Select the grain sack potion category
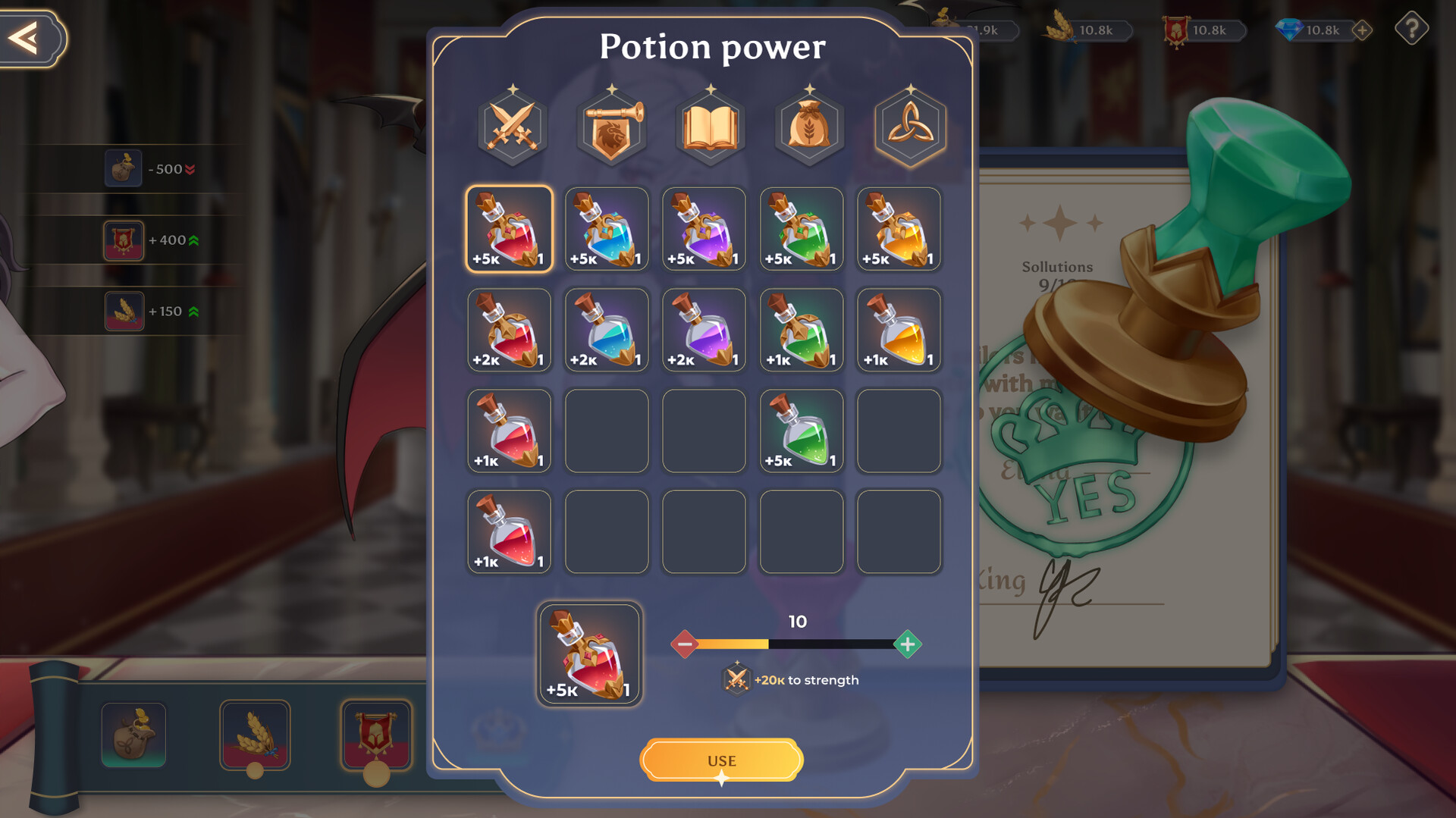1456x818 pixels. (808, 127)
